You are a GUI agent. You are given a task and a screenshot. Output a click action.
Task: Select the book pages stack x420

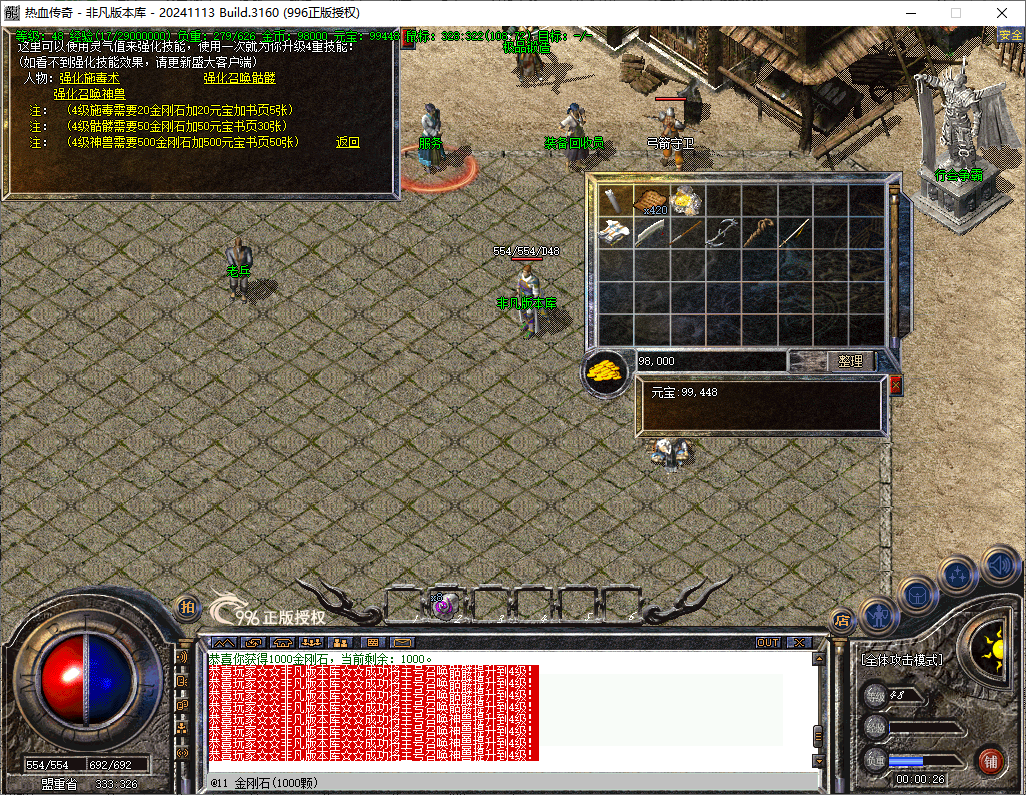coord(652,200)
